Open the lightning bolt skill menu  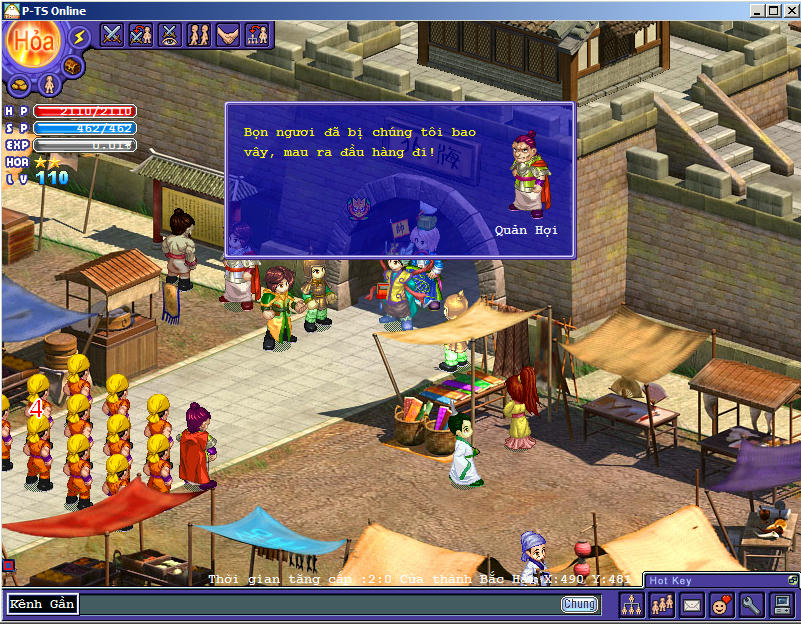click(79, 37)
